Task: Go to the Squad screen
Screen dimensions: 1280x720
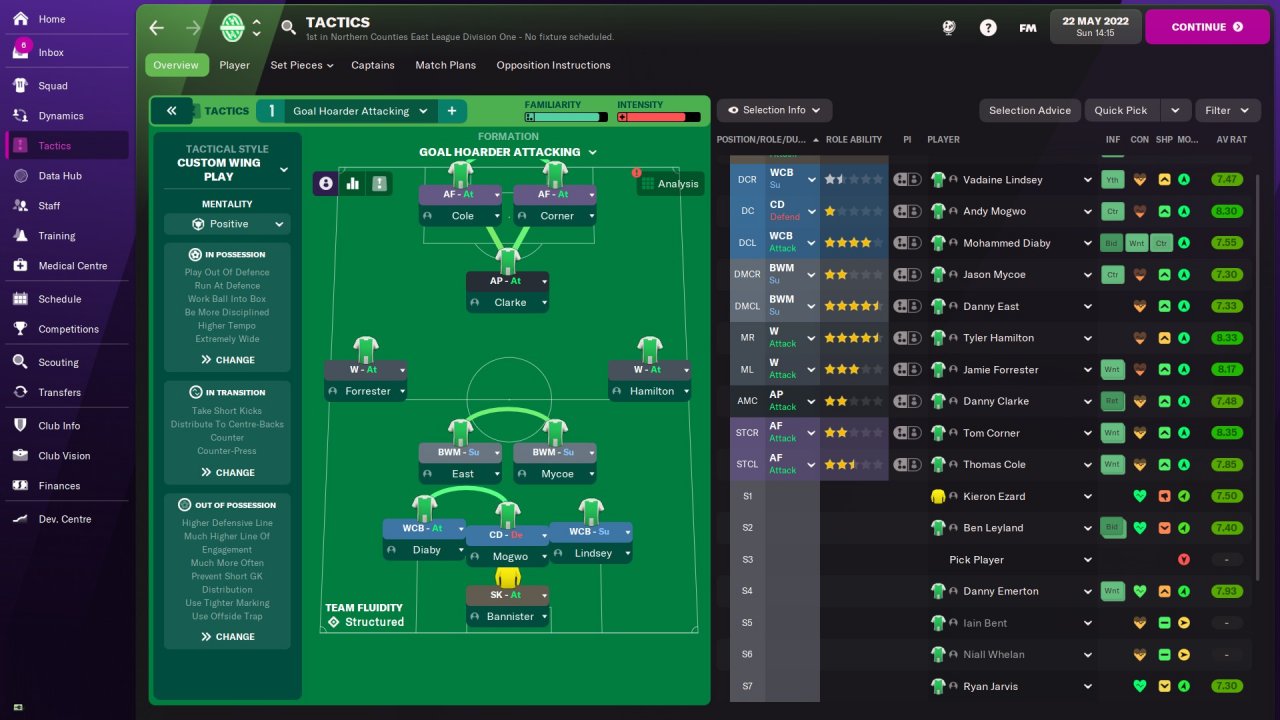Action: [x=53, y=86]
